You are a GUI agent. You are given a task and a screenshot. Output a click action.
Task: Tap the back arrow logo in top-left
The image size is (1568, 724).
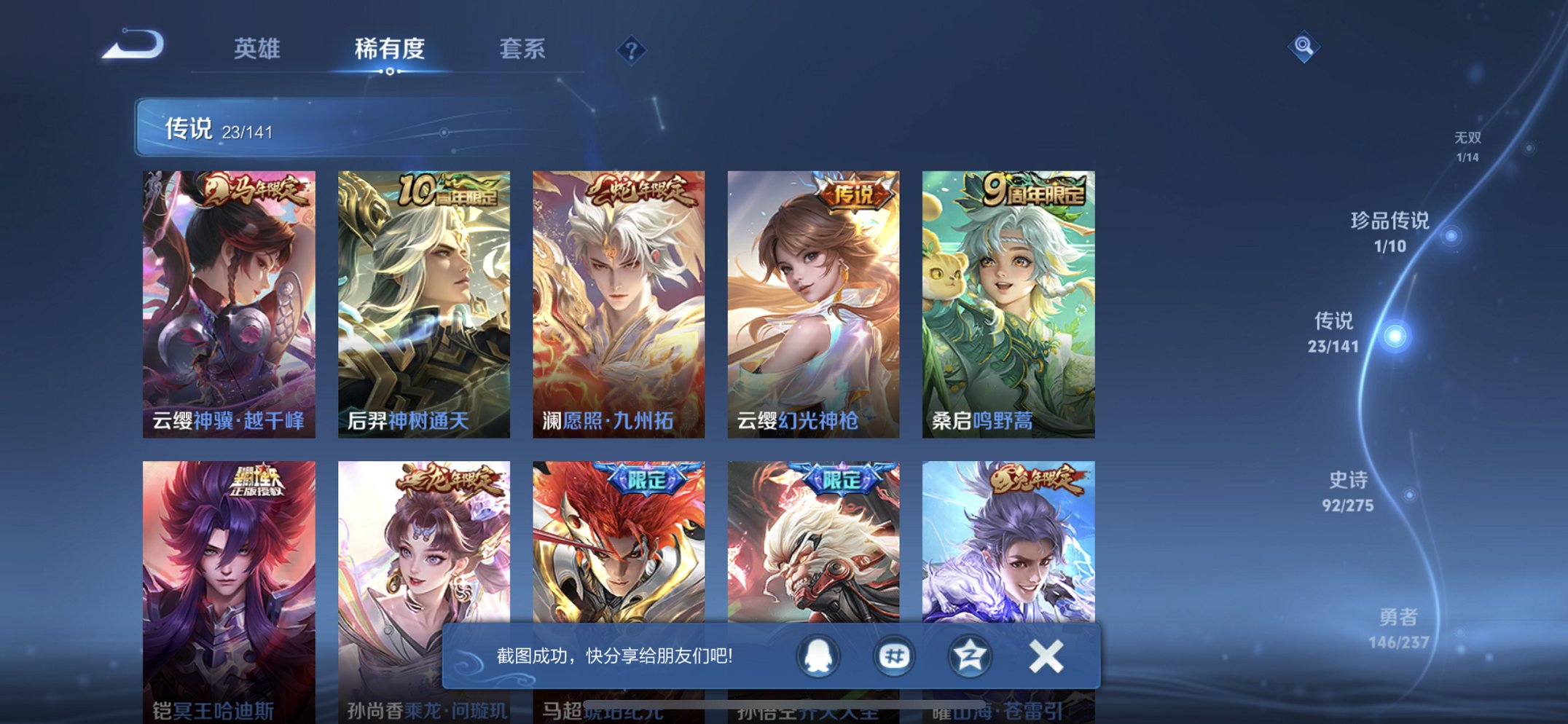[133, 45]
